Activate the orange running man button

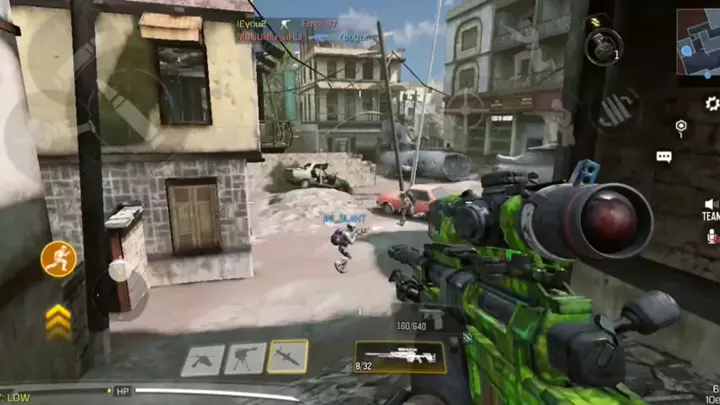pyautogui.click(x=59, y=259)
